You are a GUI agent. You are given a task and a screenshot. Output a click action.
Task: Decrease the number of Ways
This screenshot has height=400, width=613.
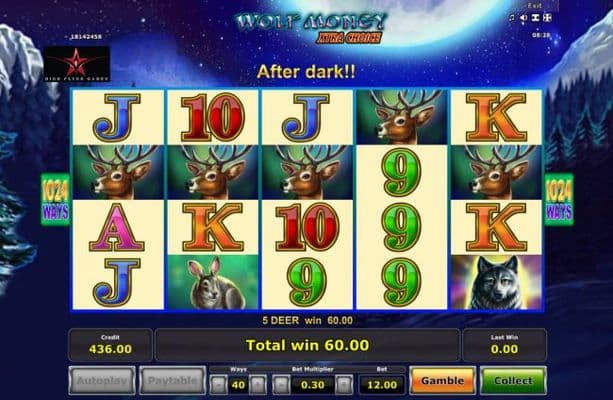(217, 382)
